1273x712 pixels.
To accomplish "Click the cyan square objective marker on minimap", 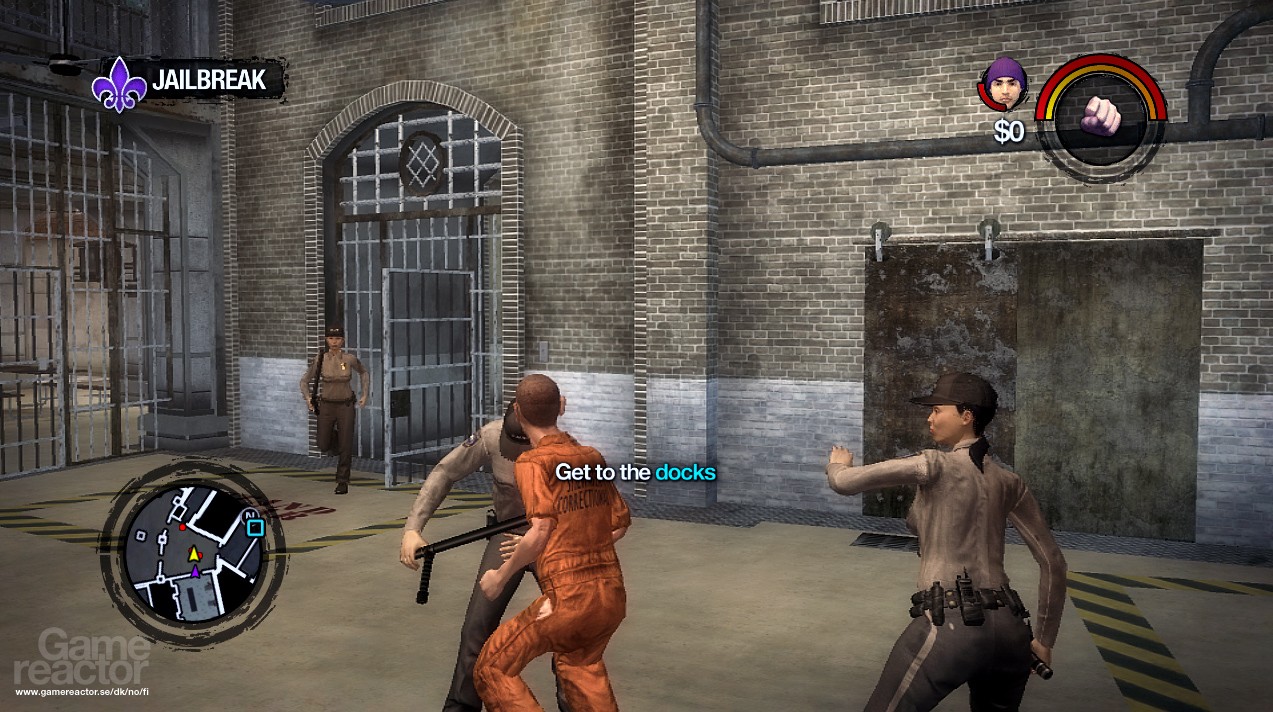I will click(255, 527).
